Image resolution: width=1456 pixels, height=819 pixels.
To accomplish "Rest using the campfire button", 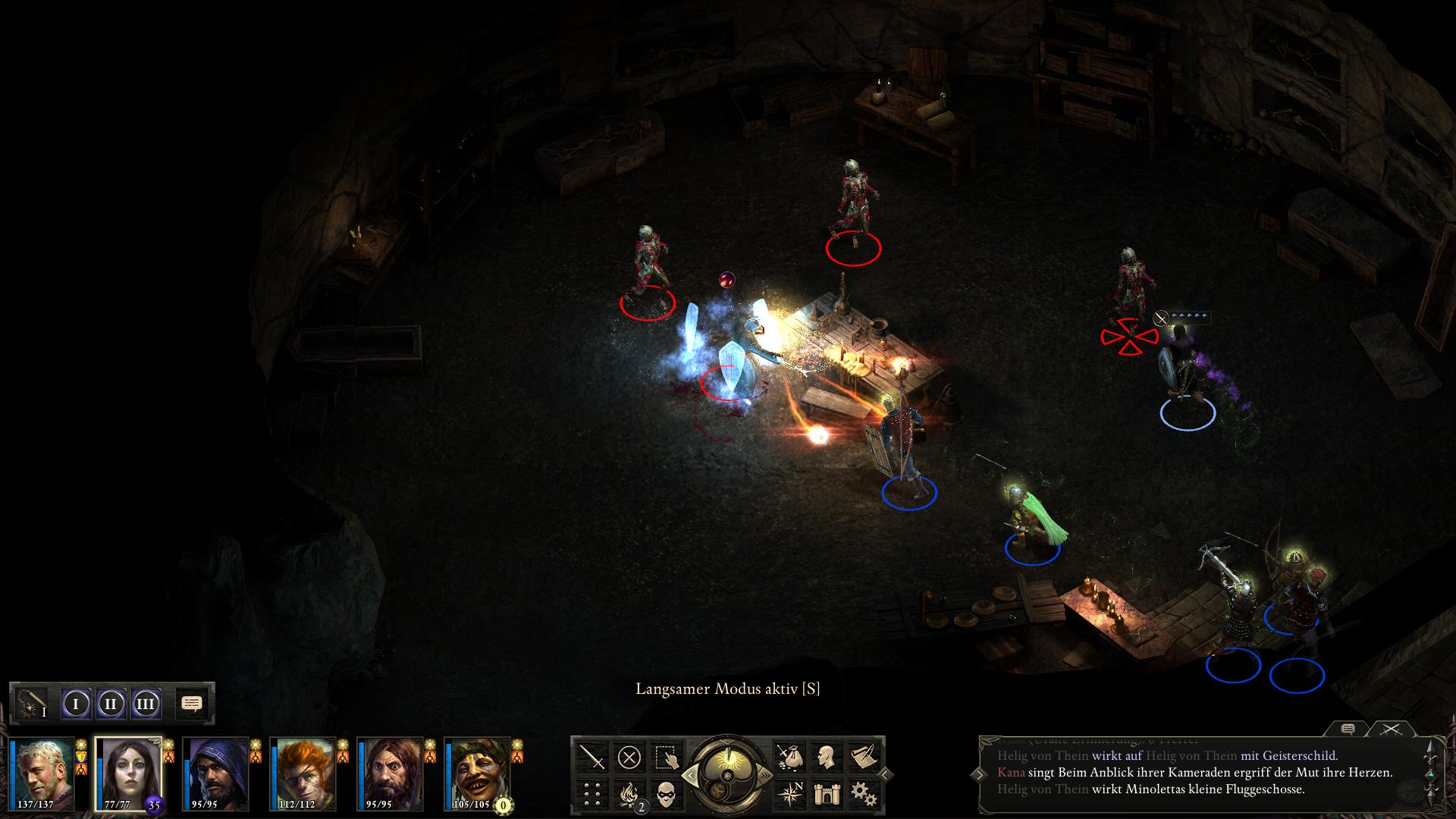I will [629, 793].
